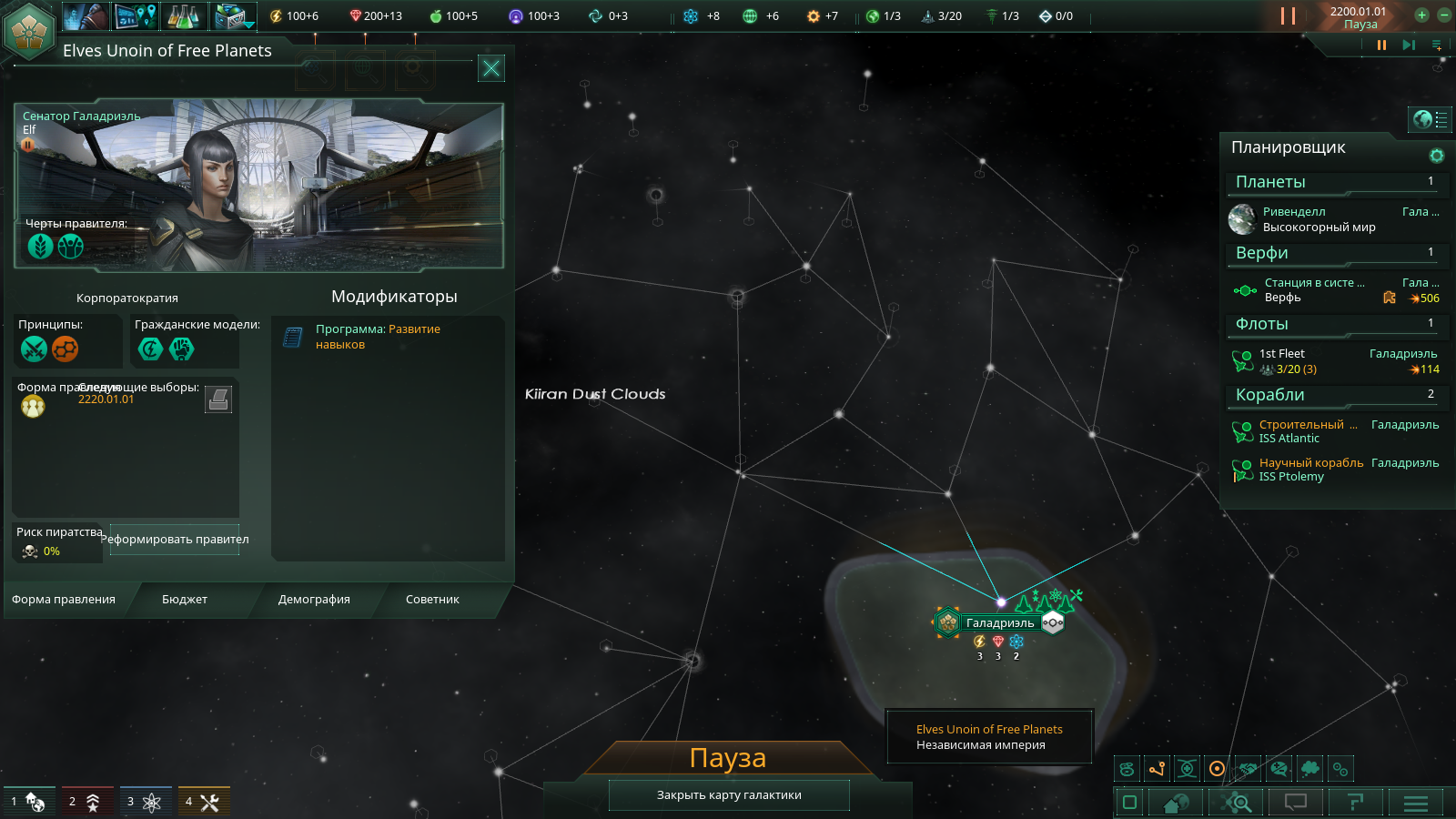The width and height of the screenshot is (1456, 819).
Task: Increase game speed with plus button
Action: point(1421,15)
